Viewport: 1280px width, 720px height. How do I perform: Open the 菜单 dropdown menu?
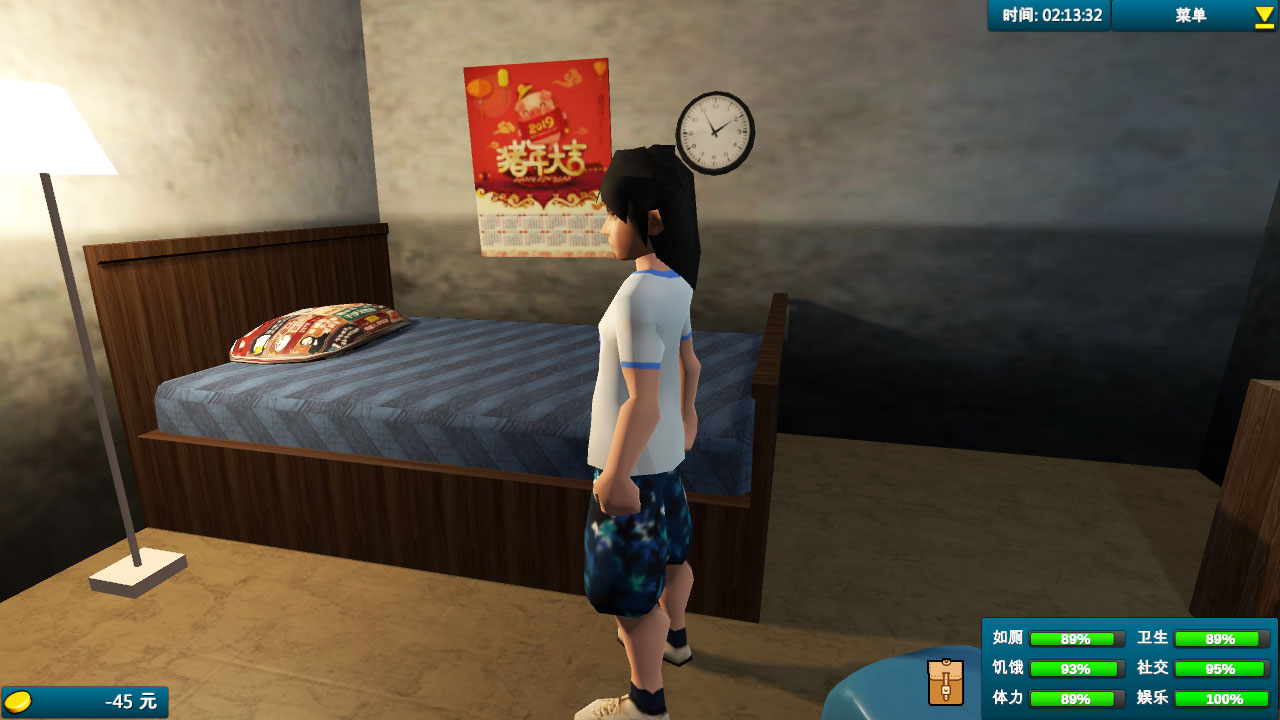tap(1194, 15)
